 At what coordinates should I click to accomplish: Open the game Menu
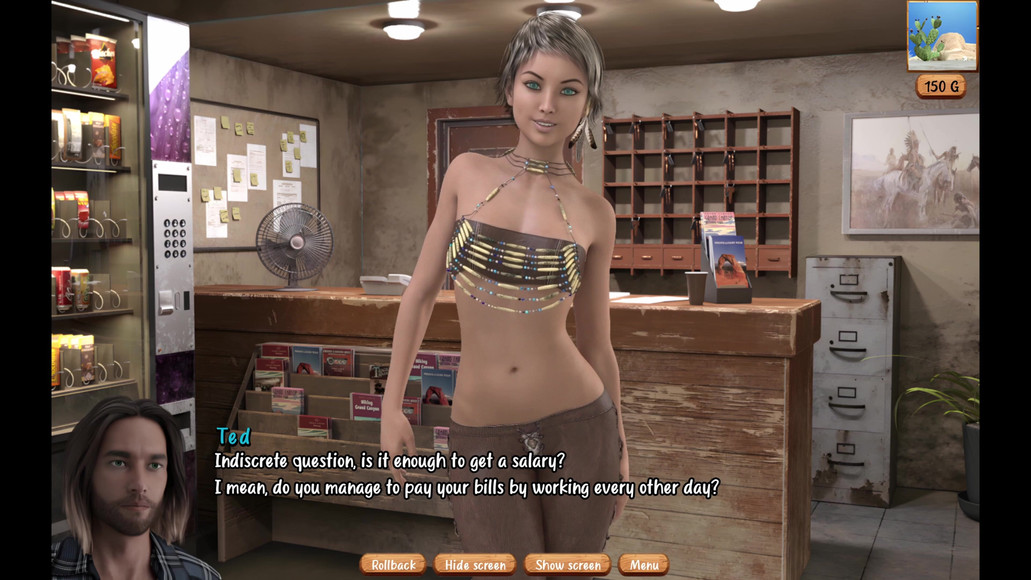pyautogui.click(x=643, y=565)
